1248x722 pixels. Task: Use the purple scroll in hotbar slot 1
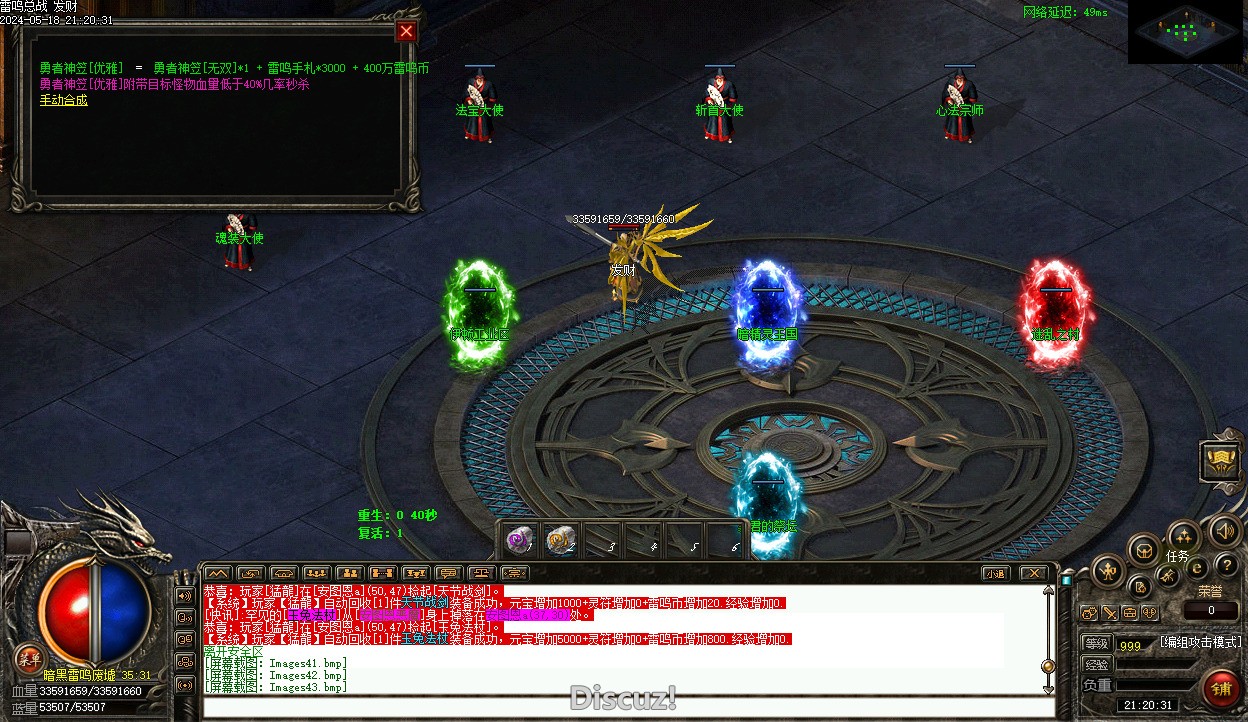[519, 540]
